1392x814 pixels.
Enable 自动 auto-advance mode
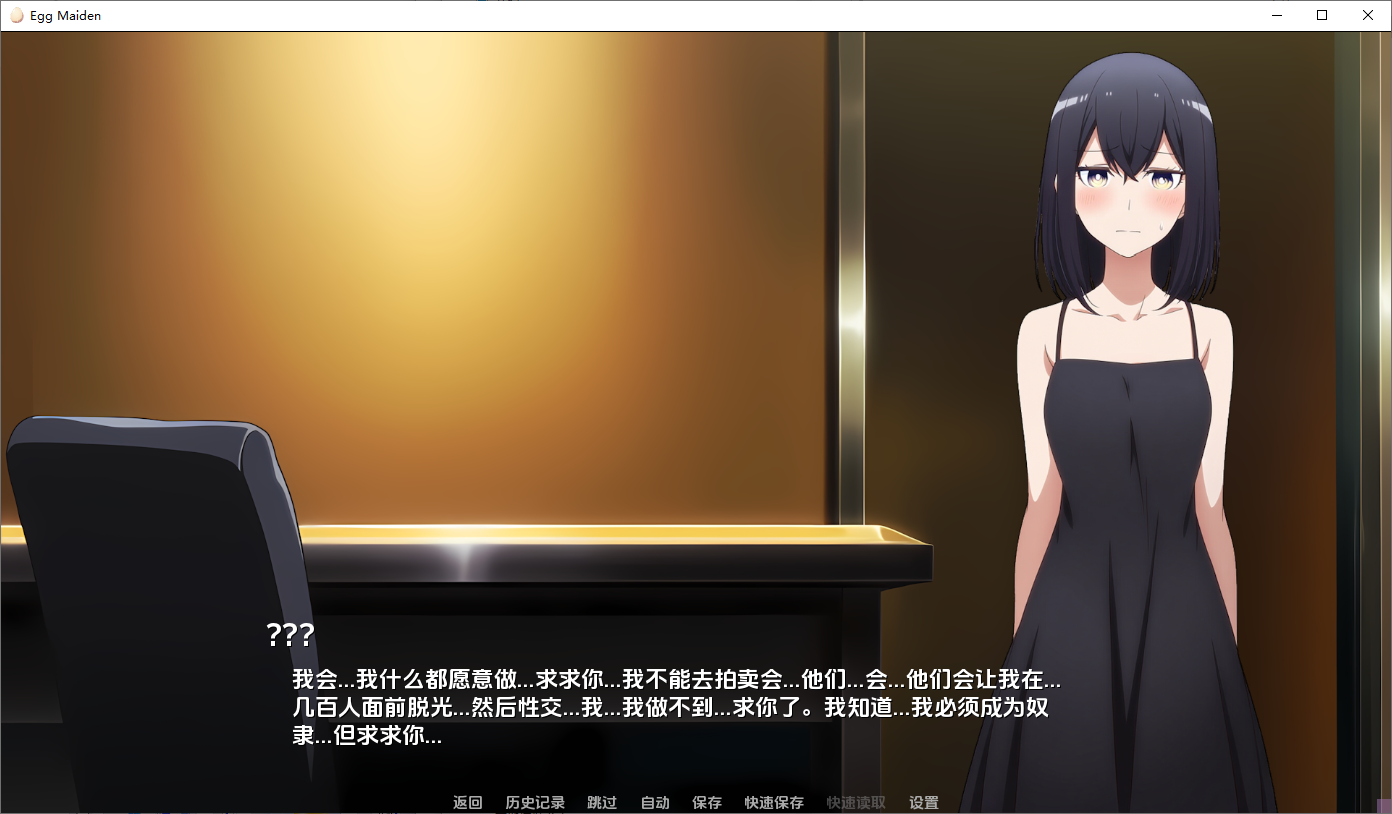pos(654,802)
